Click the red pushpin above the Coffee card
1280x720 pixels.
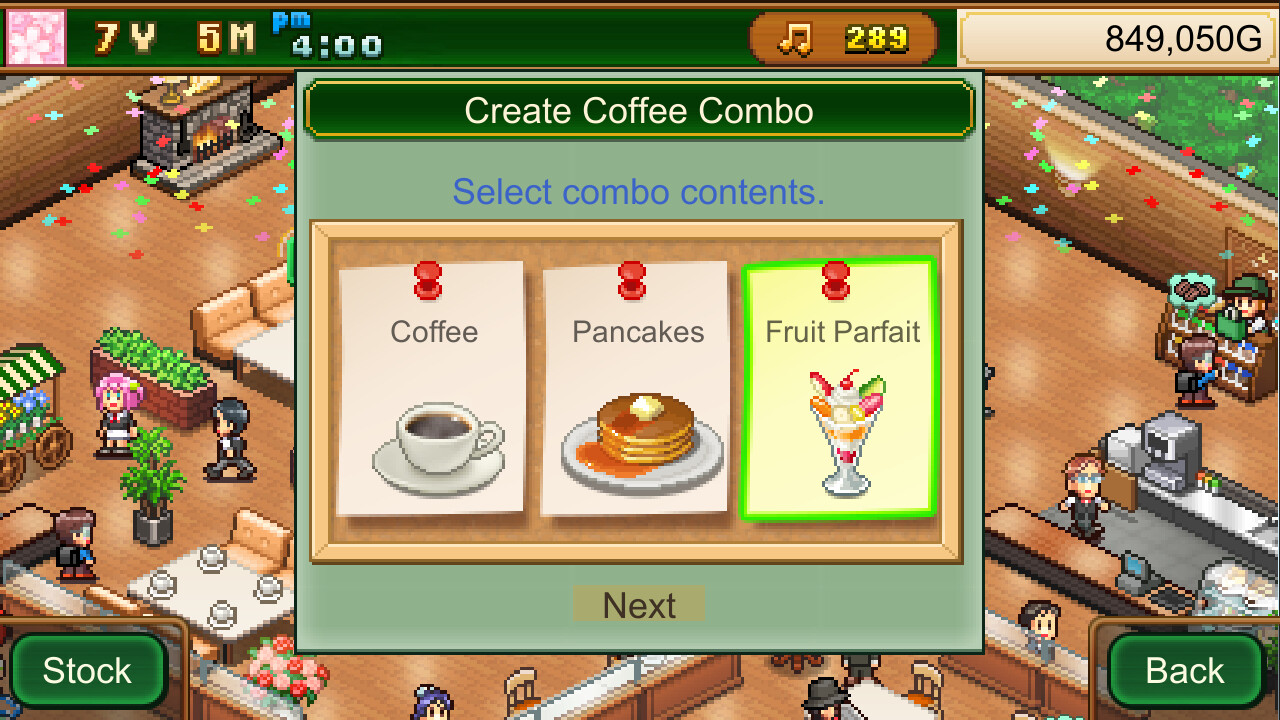coord(430,280)
